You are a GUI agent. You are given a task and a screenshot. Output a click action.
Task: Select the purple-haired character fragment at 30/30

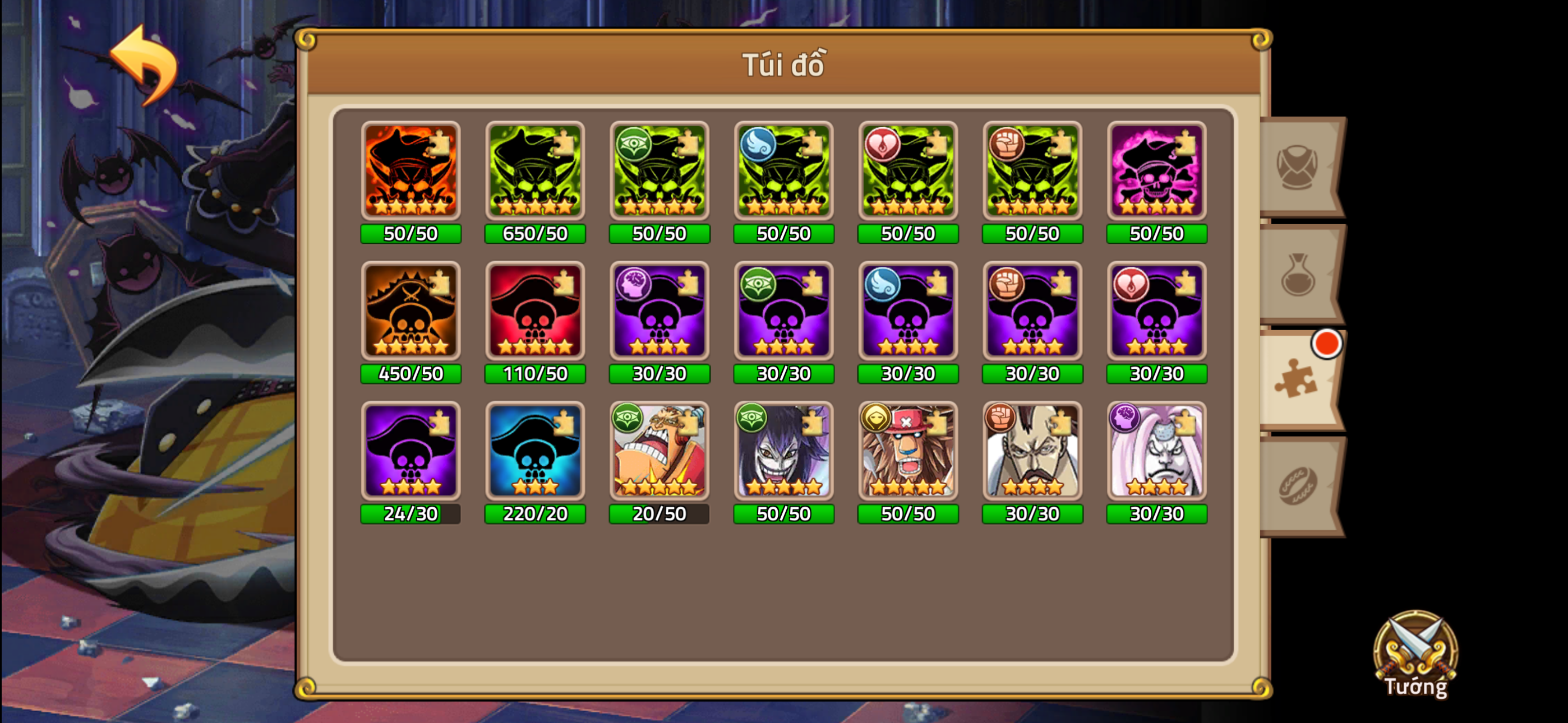pyautogui.click(x=783, y=452)
